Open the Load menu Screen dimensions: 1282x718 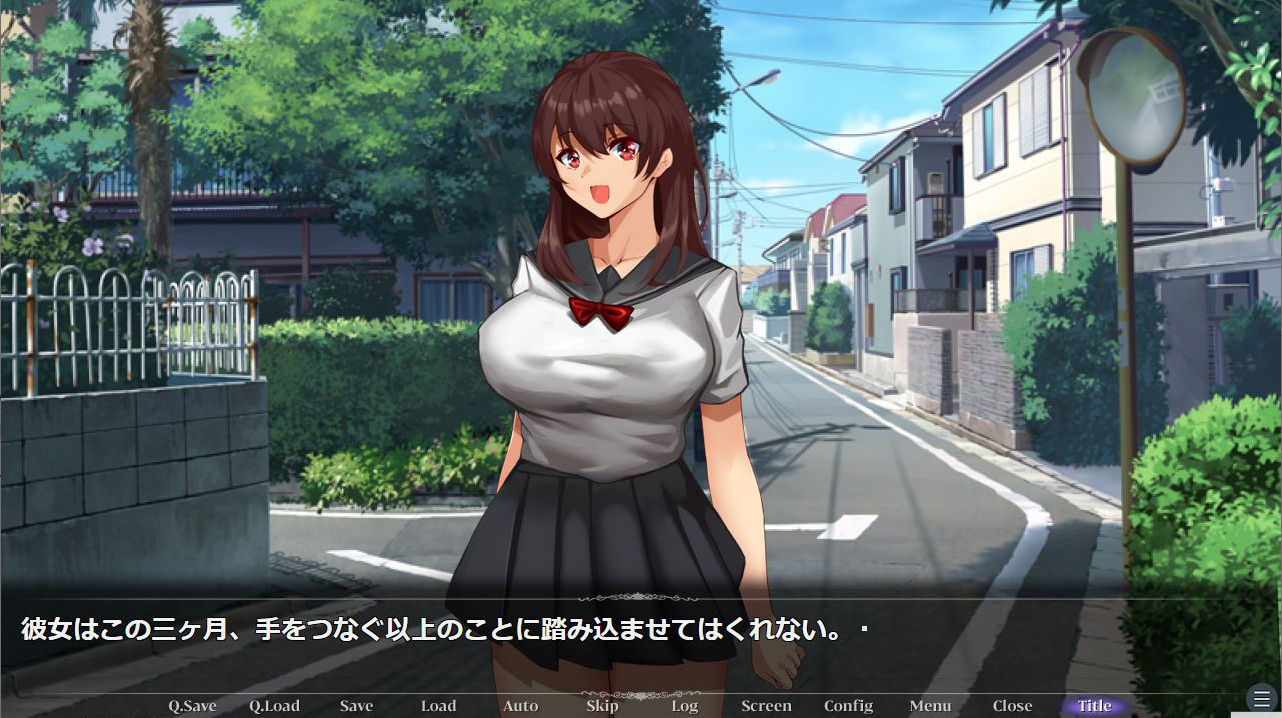coord(438,706)
